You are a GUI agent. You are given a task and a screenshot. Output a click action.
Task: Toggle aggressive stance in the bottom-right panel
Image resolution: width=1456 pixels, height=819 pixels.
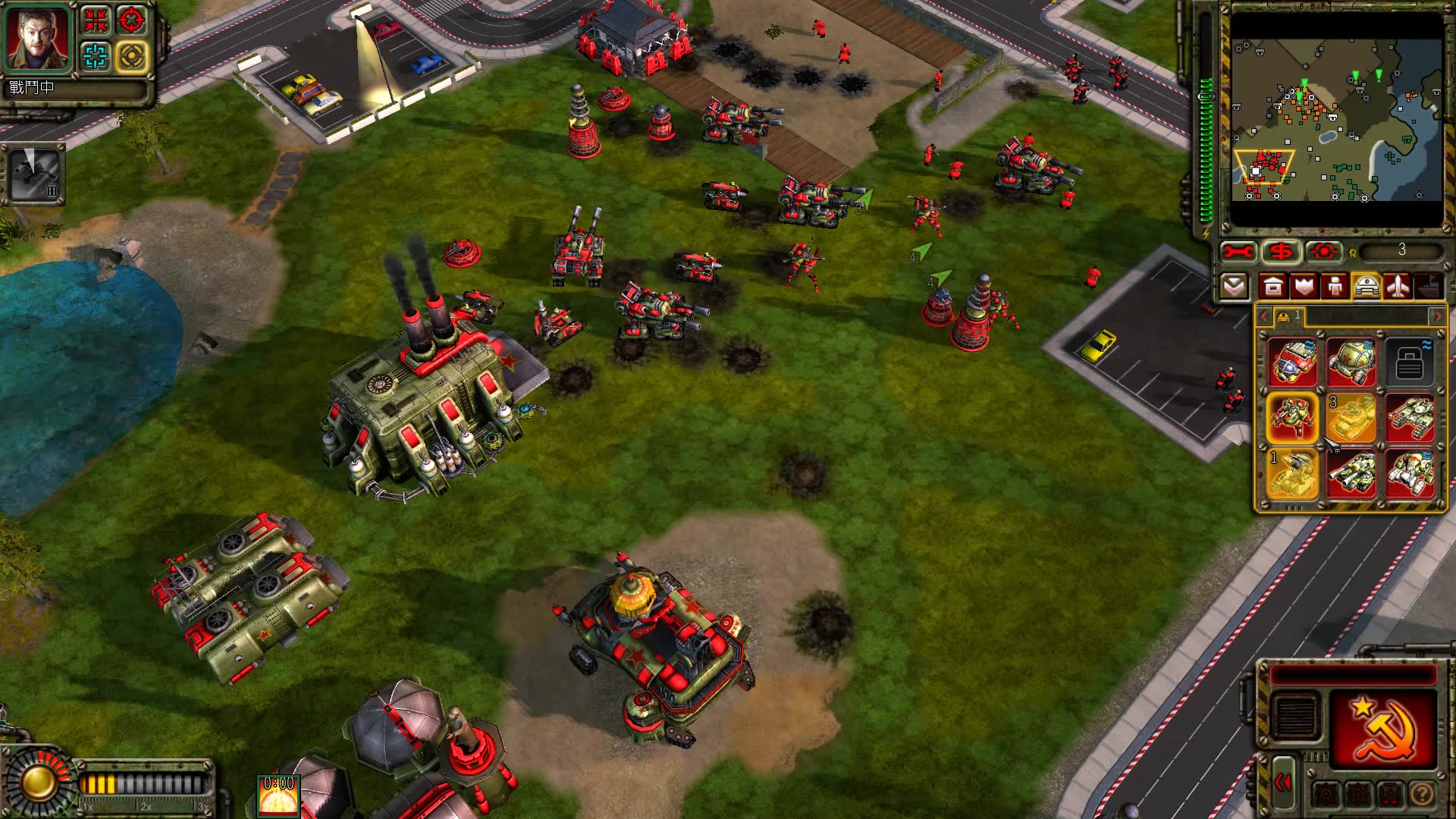[x=1326, y=792]
